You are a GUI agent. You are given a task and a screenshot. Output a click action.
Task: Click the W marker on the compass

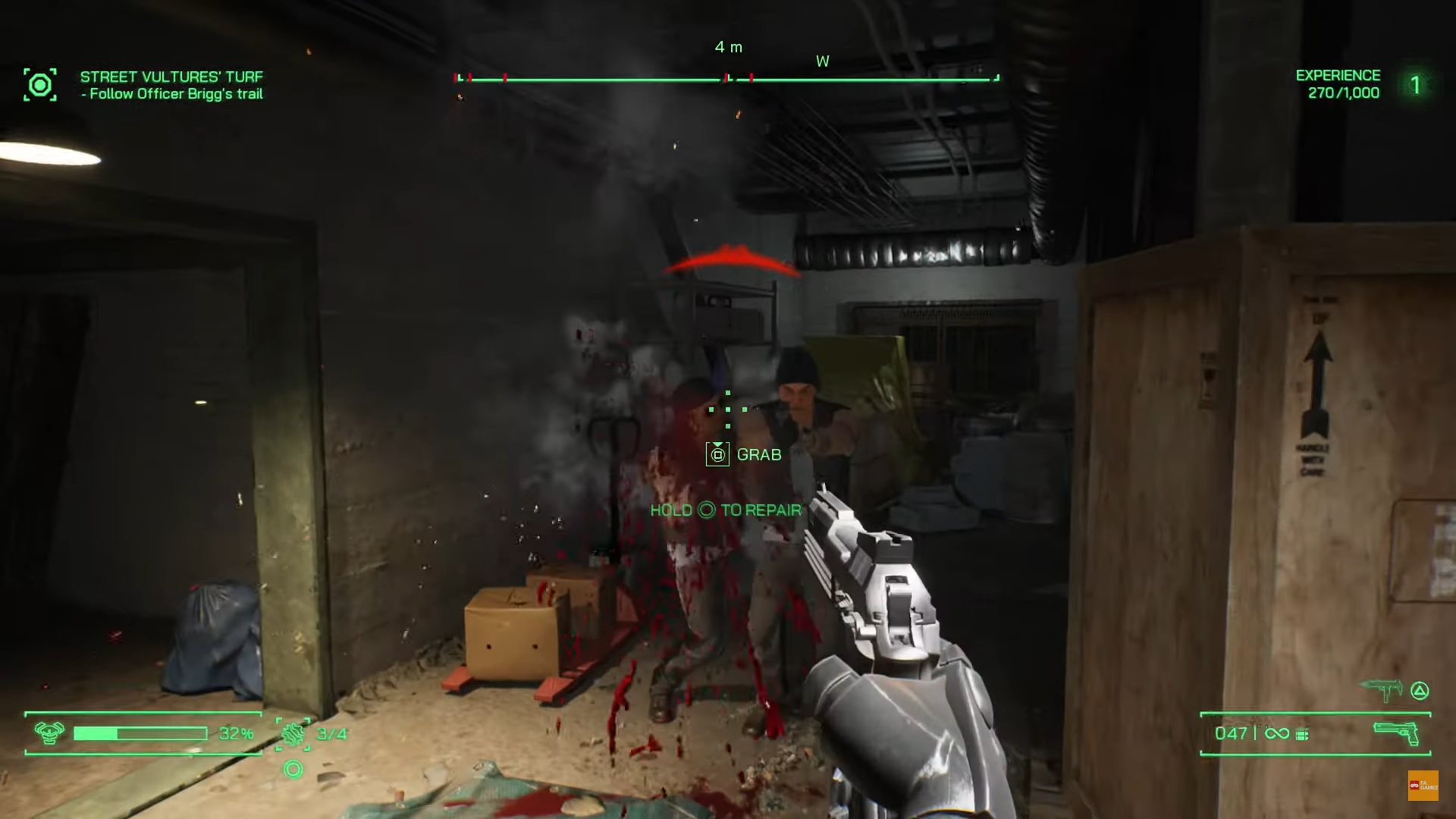823,61
